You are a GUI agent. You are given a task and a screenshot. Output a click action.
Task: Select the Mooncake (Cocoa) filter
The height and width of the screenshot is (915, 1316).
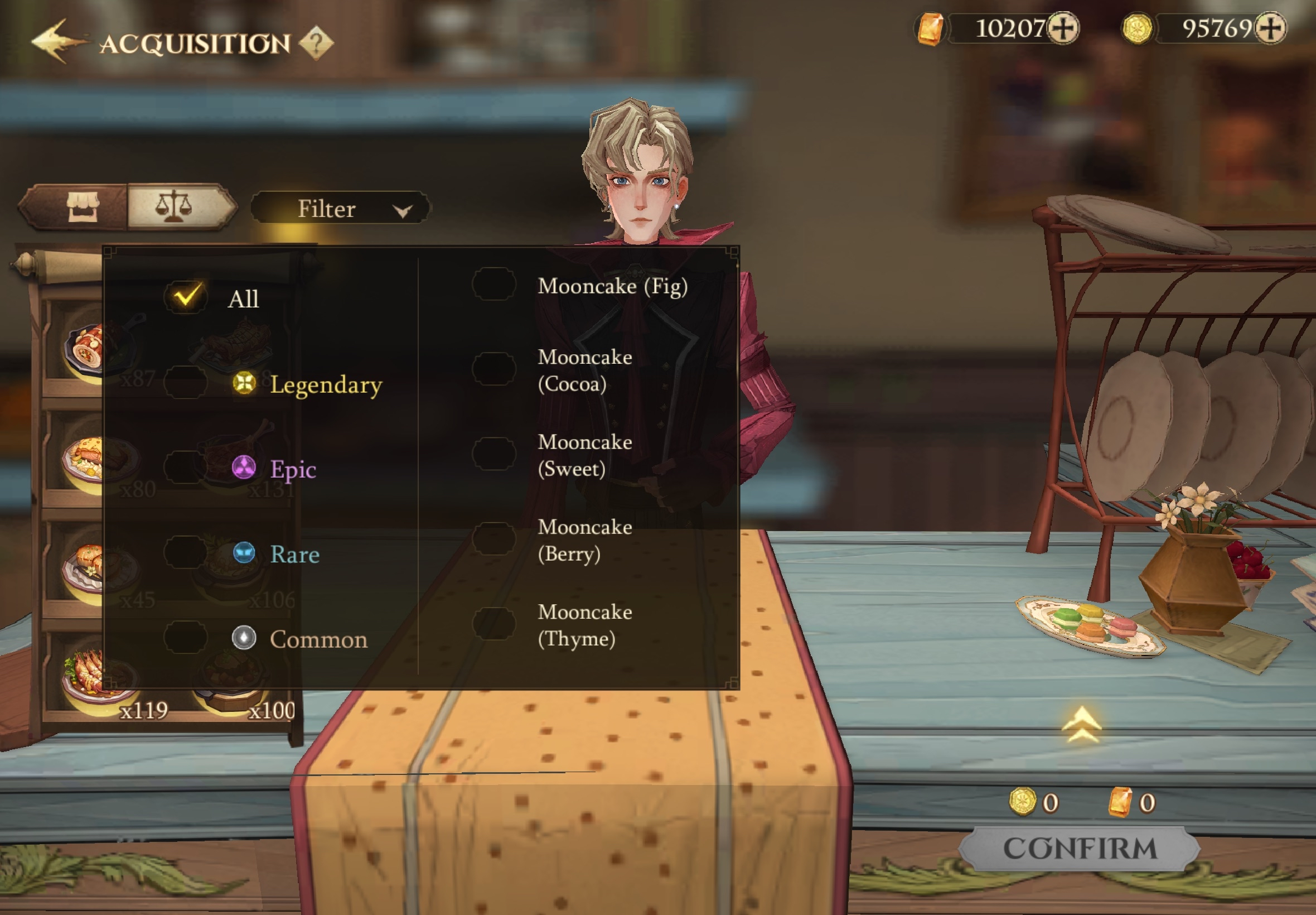pyautogui.click(x=494, y=369)
